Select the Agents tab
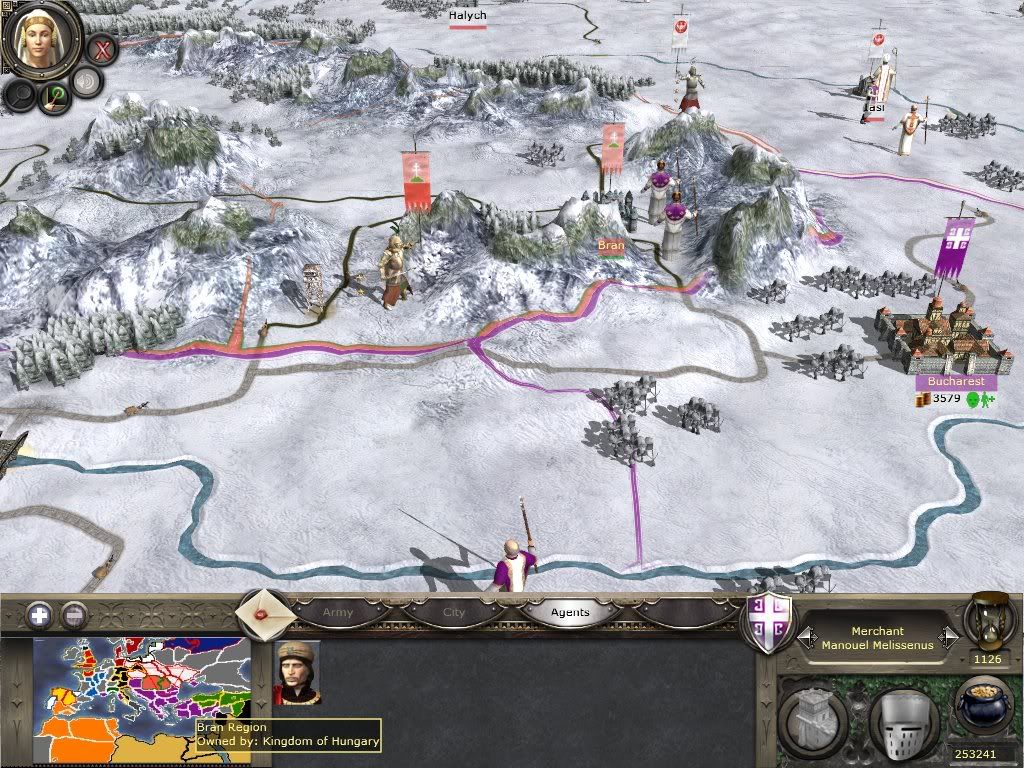 [x=570, y=612]
